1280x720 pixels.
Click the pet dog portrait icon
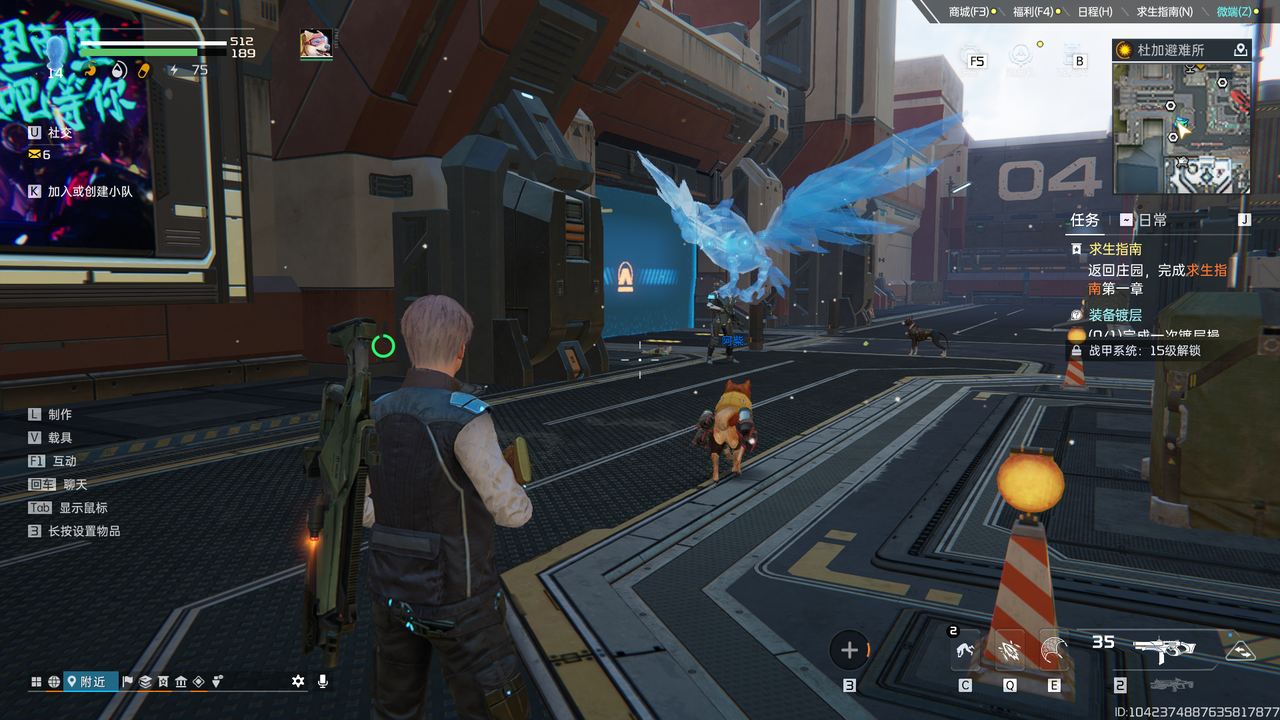tap(316, 44)
